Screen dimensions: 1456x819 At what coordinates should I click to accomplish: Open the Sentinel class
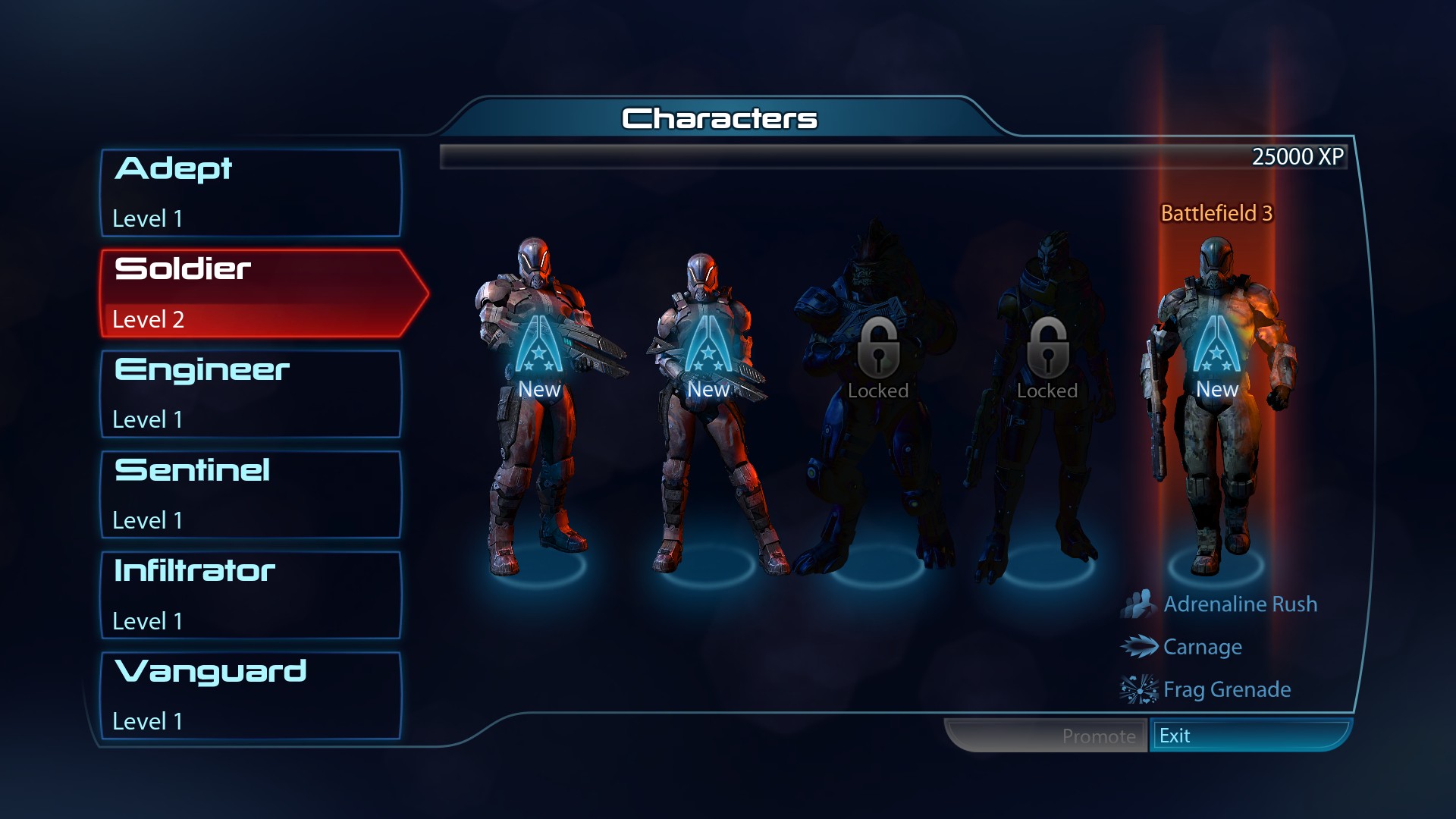[x=250, y=494]
